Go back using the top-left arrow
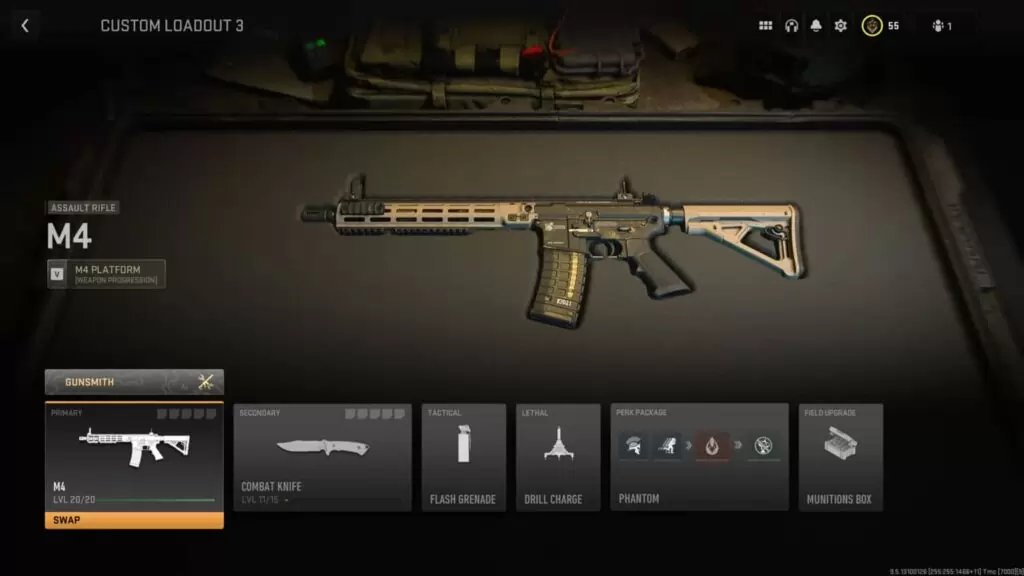Screen dimensions: 1024x576 tap(25, 26)
